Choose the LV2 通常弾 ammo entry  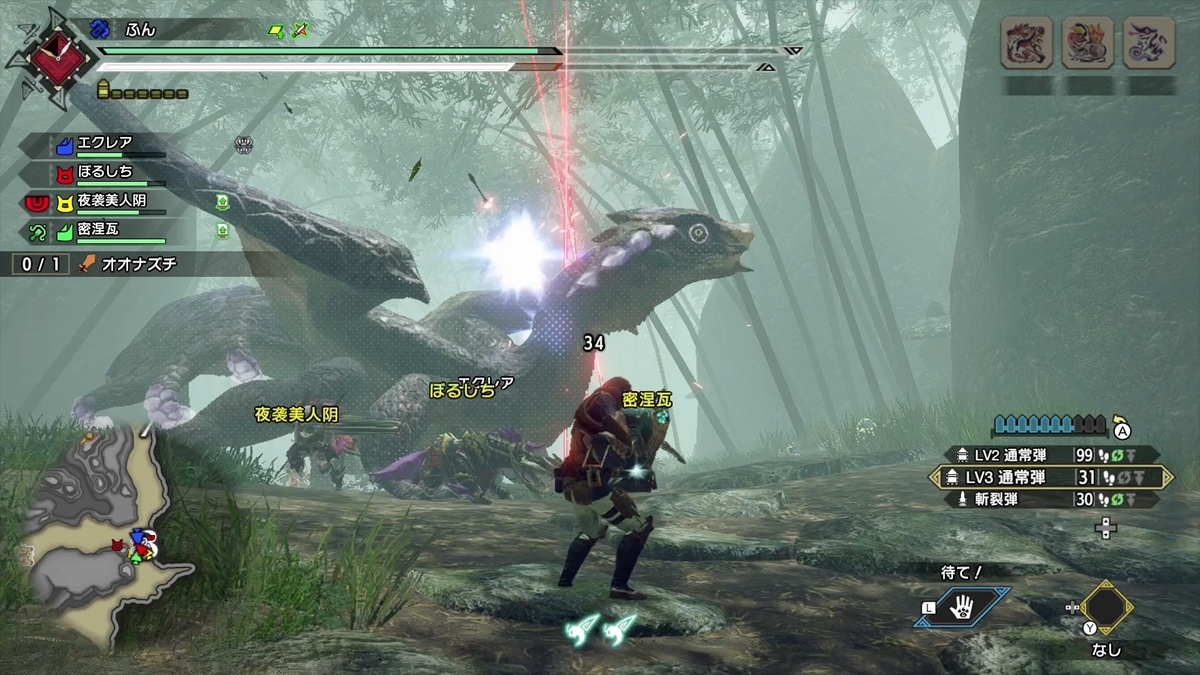point(1049,454)
